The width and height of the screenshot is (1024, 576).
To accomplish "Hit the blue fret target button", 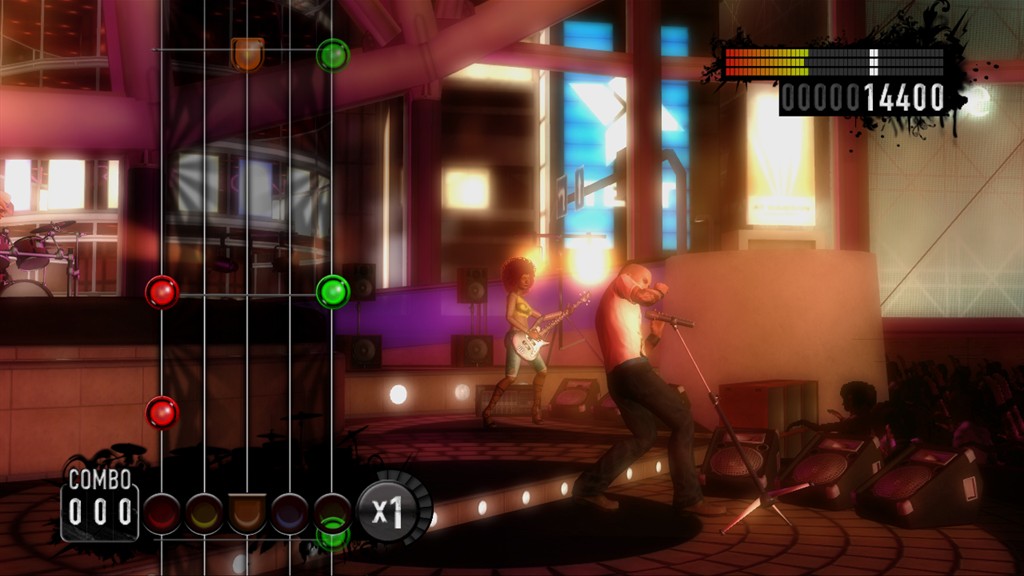I will tap(290, 513).
